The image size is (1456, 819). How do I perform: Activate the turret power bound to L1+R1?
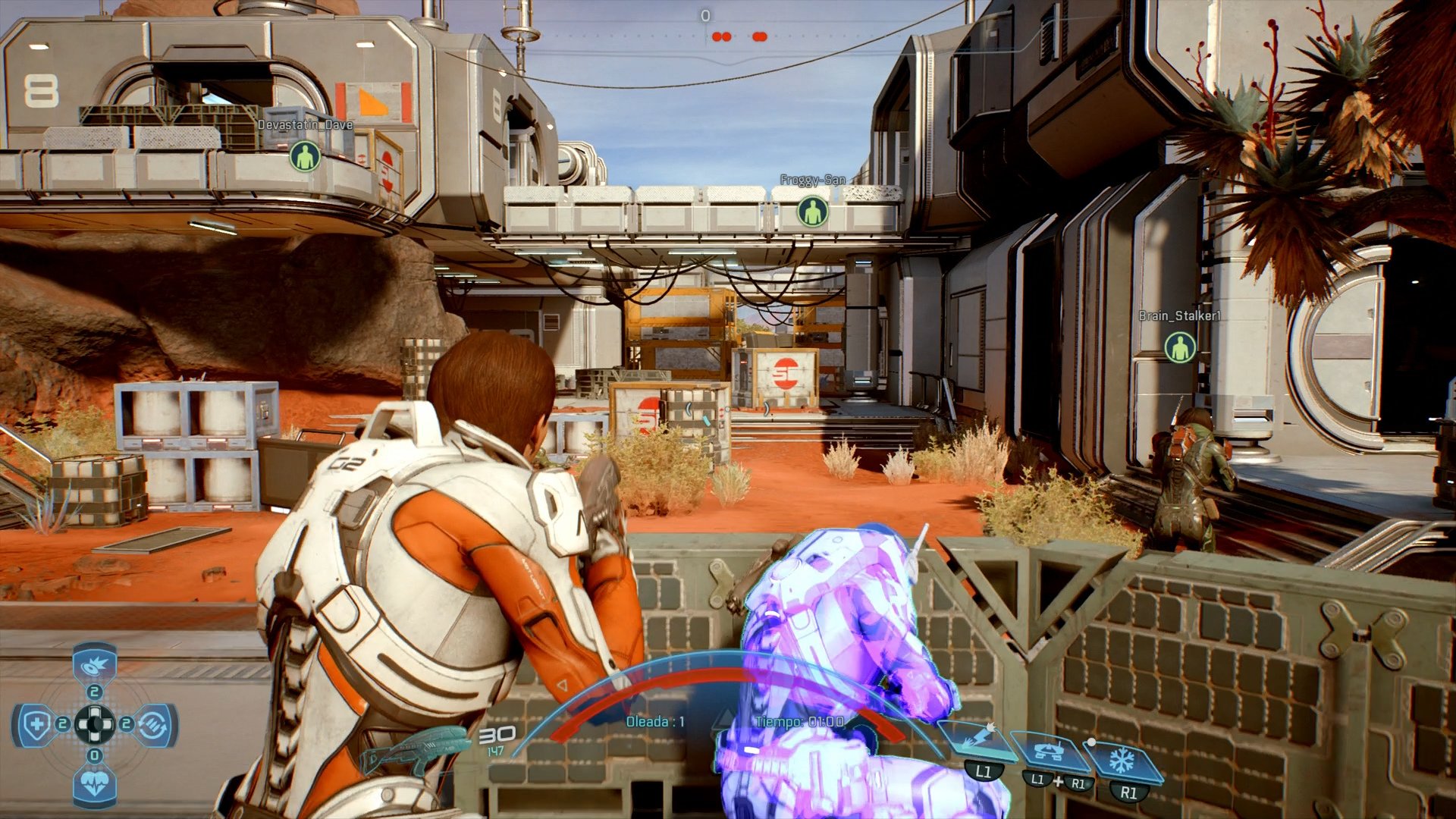click(1049, 751)
